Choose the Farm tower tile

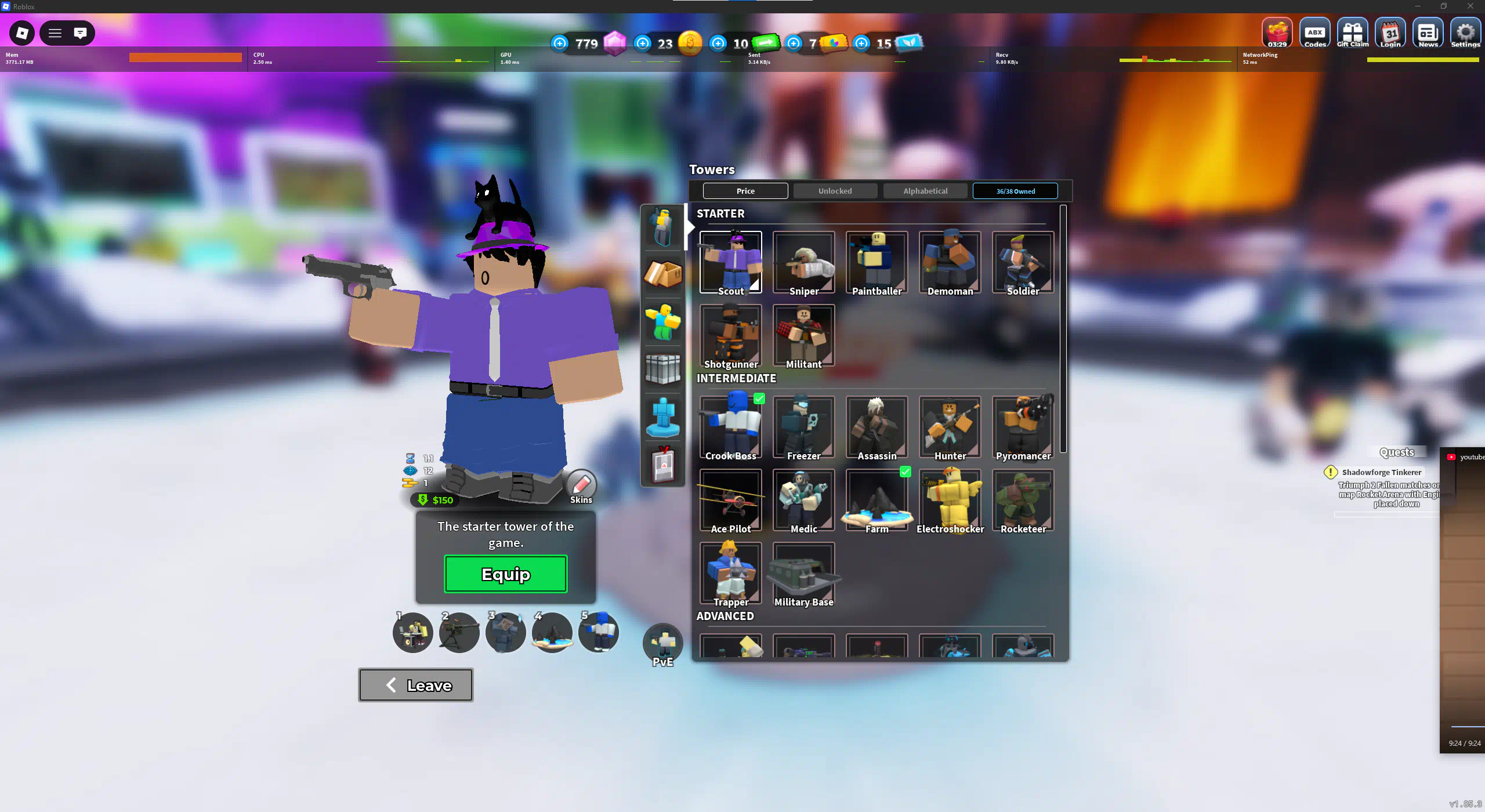876,500
